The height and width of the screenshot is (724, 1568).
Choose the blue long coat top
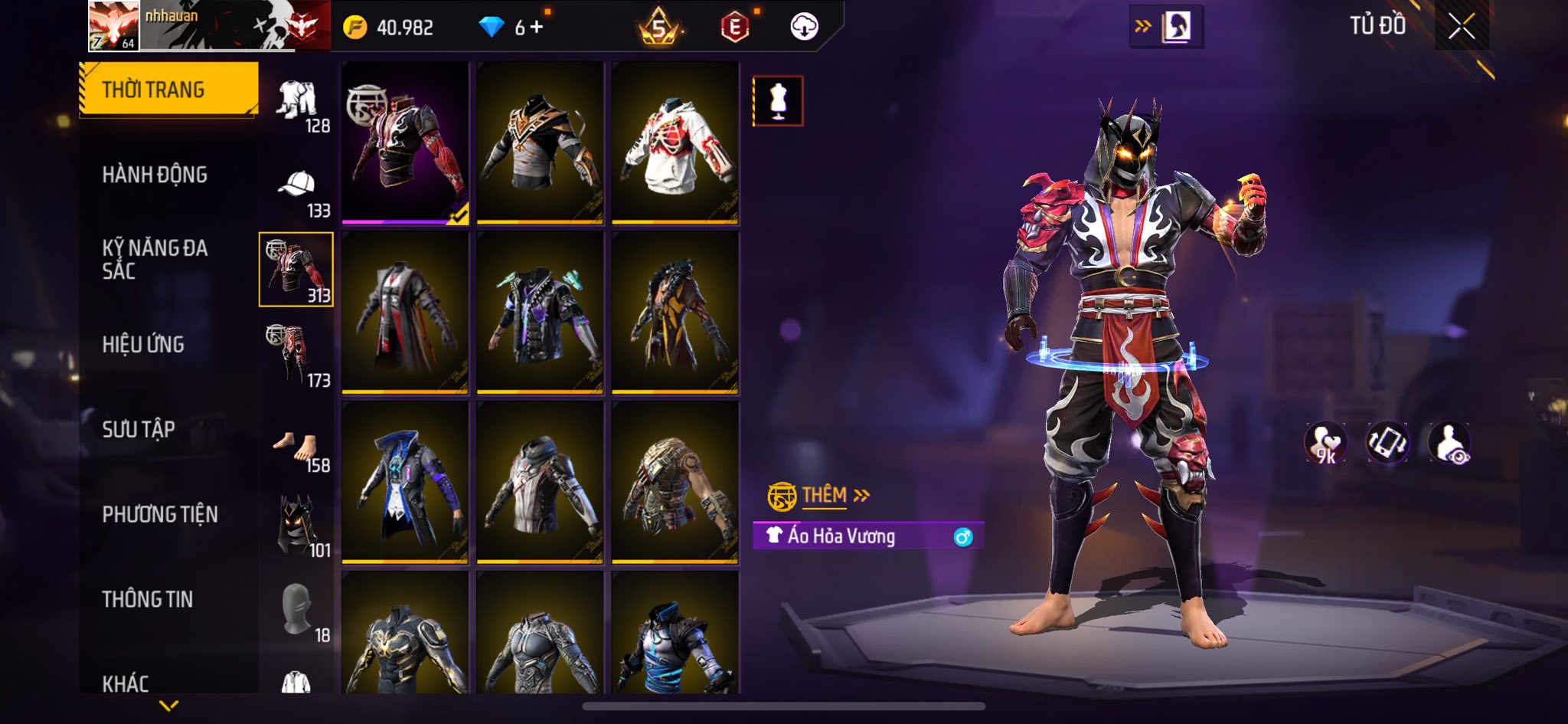pos(405,483)
